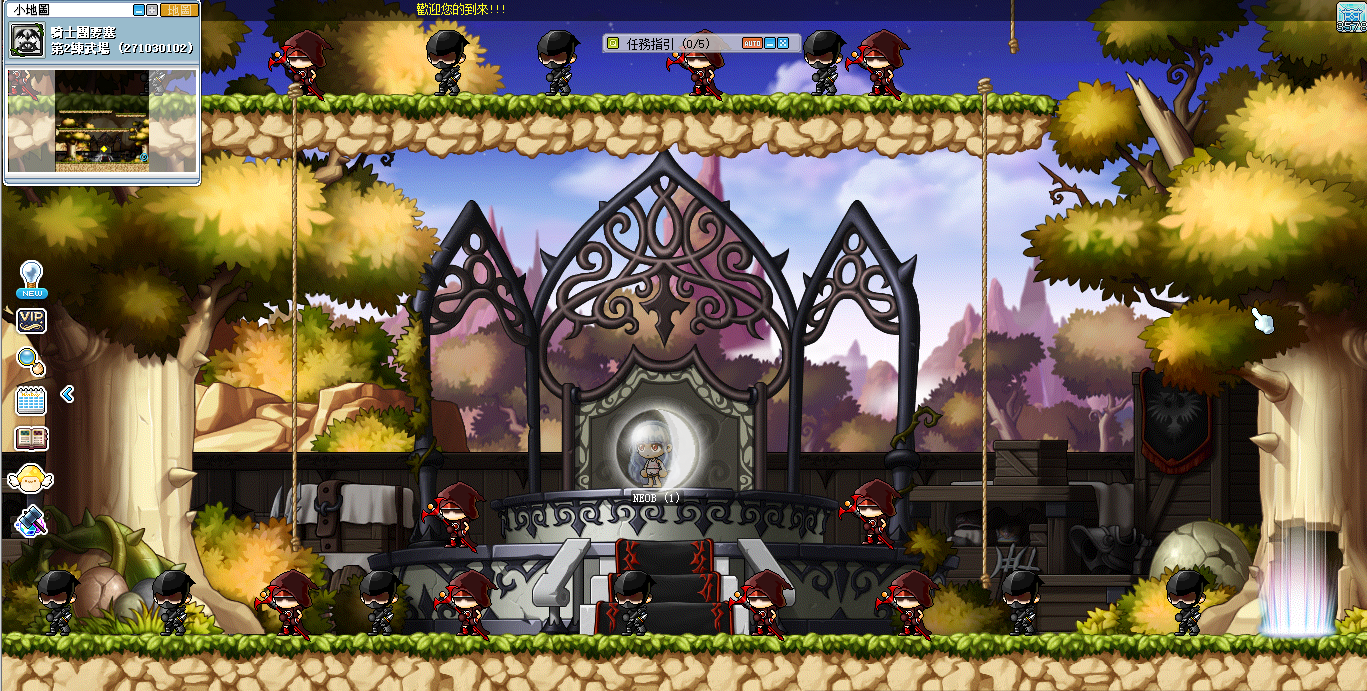Minimize the minimap window
Viewport: 1367px width, 691px height.
(139, 10)
